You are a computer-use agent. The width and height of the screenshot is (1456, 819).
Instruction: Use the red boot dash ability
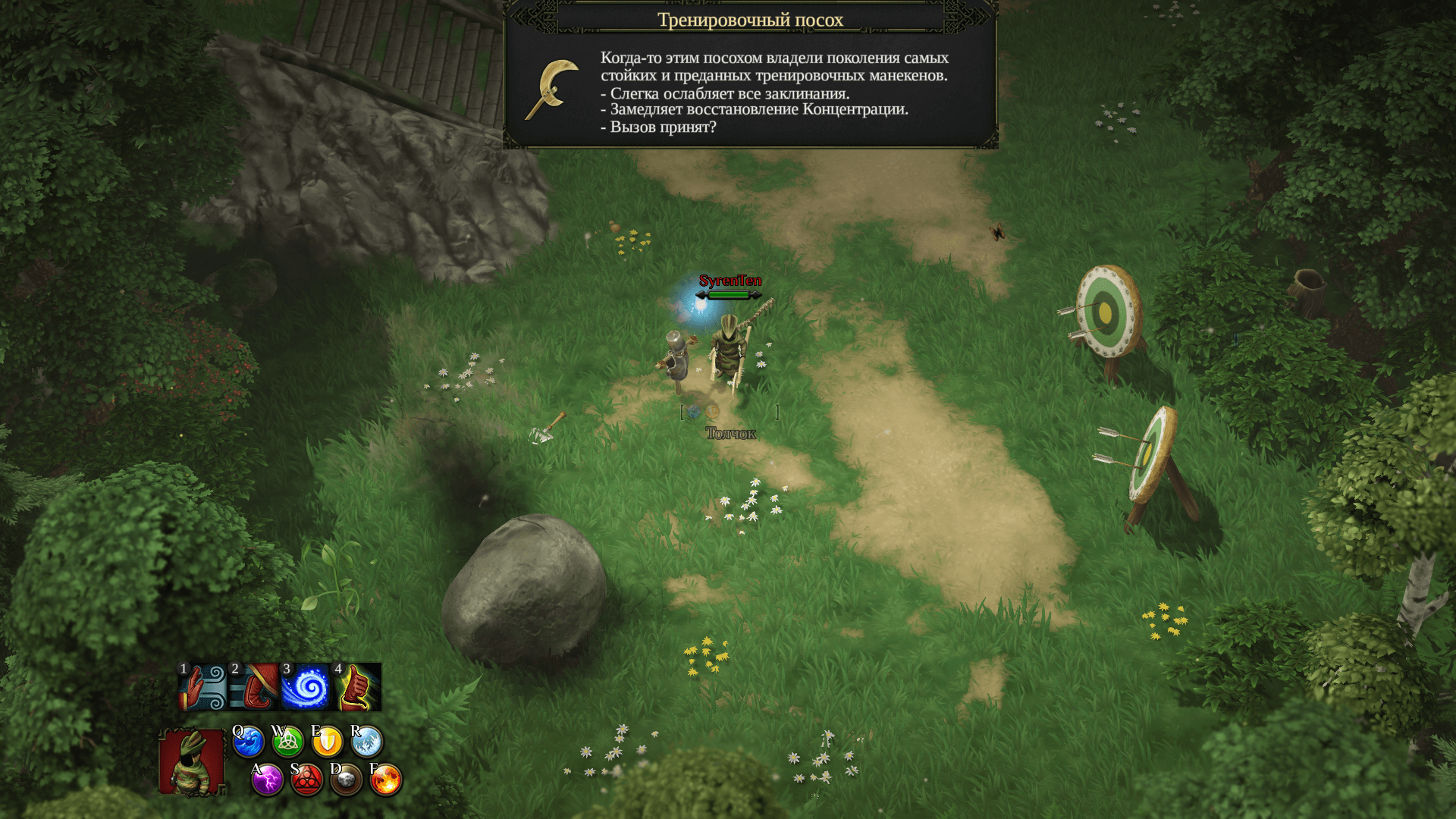click(x=254, y=687)
